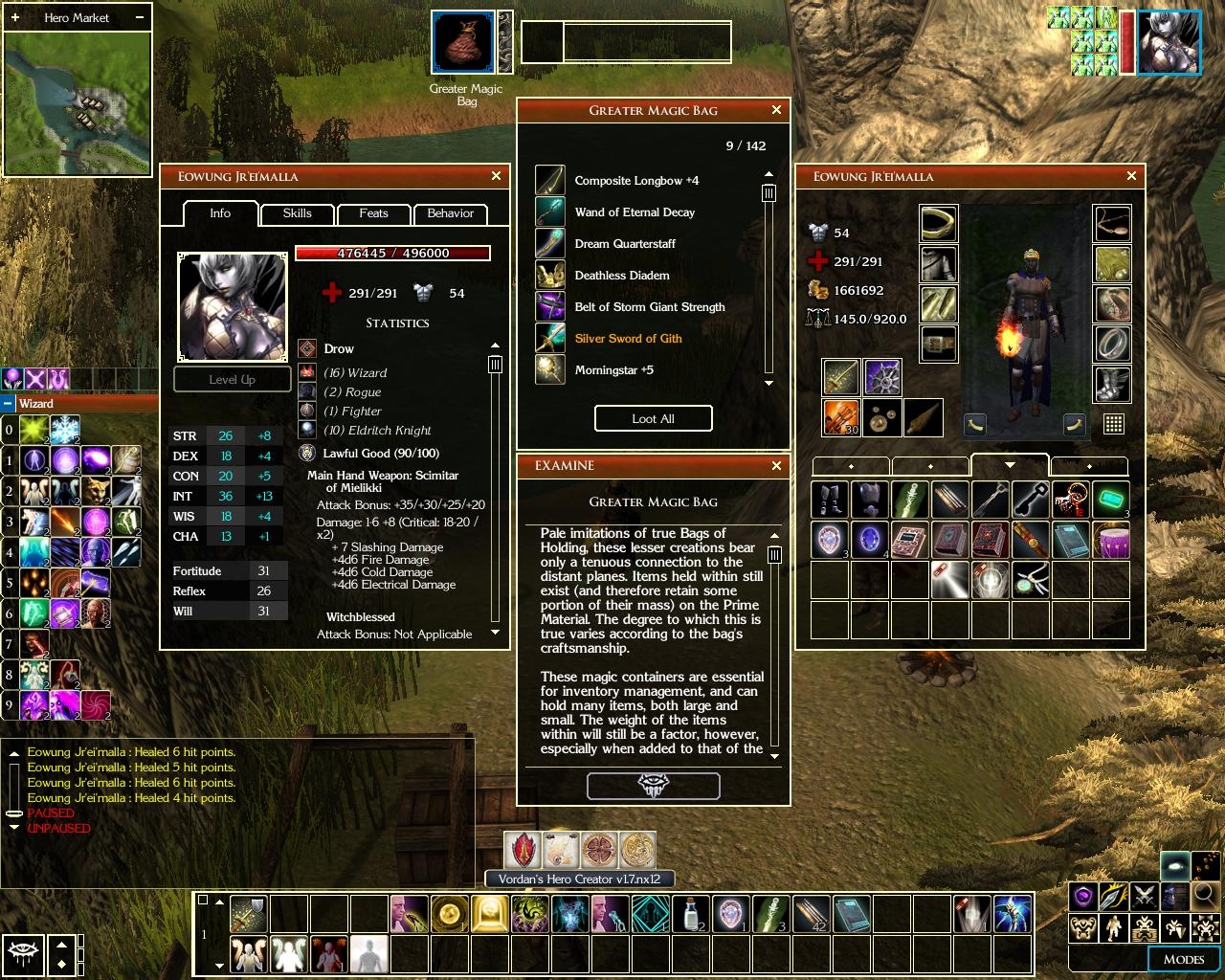The height and width of the screenshot is (980, 1225).
Task: Collapse the Wizard spell list
Action: 8,404
